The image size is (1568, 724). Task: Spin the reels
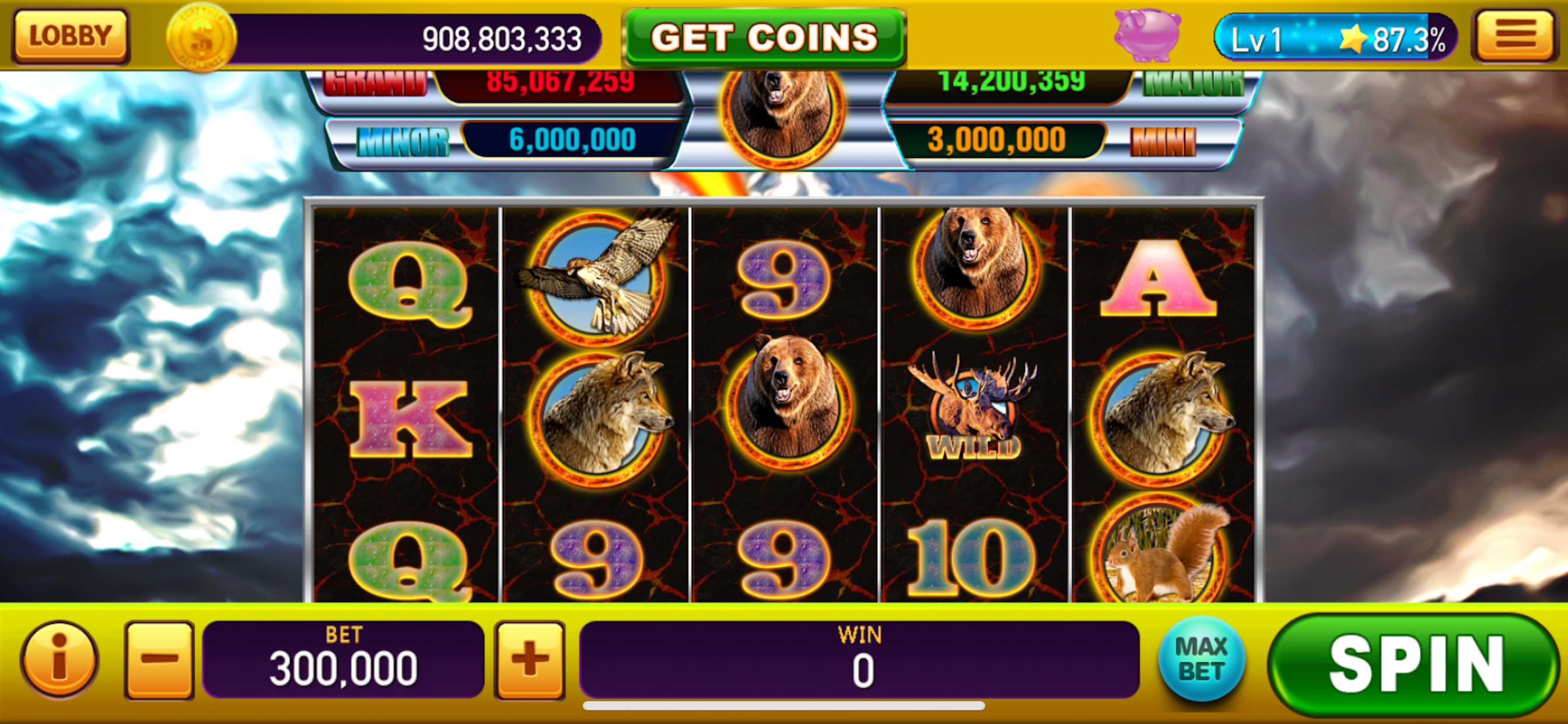tap(1415, 665)
